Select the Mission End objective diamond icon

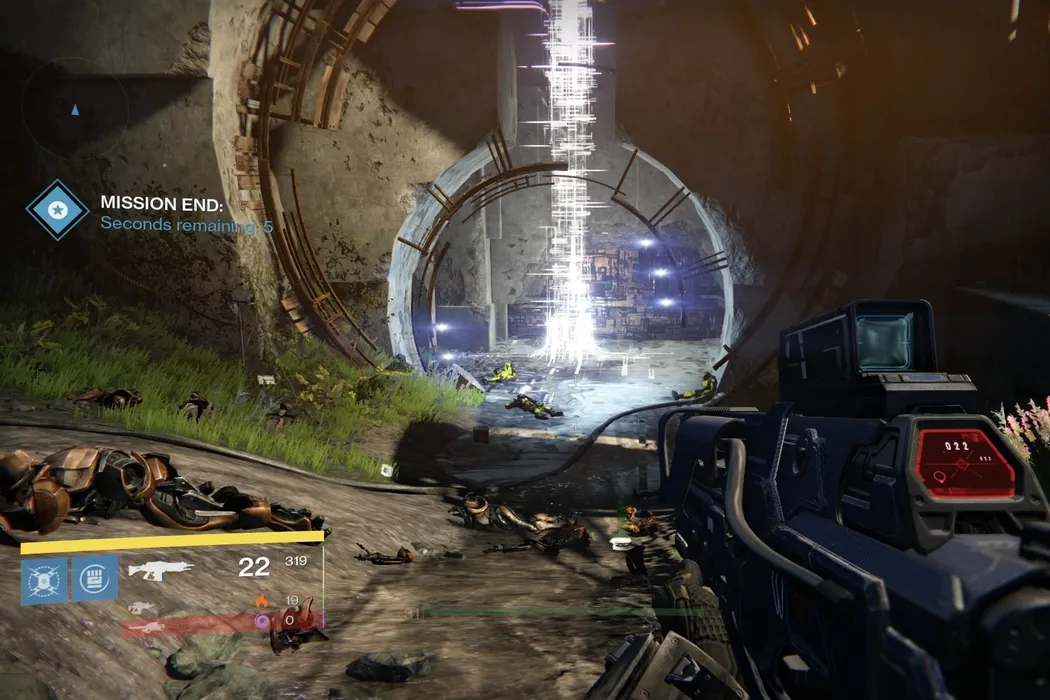pyautogui.click(x=57, y=210)
